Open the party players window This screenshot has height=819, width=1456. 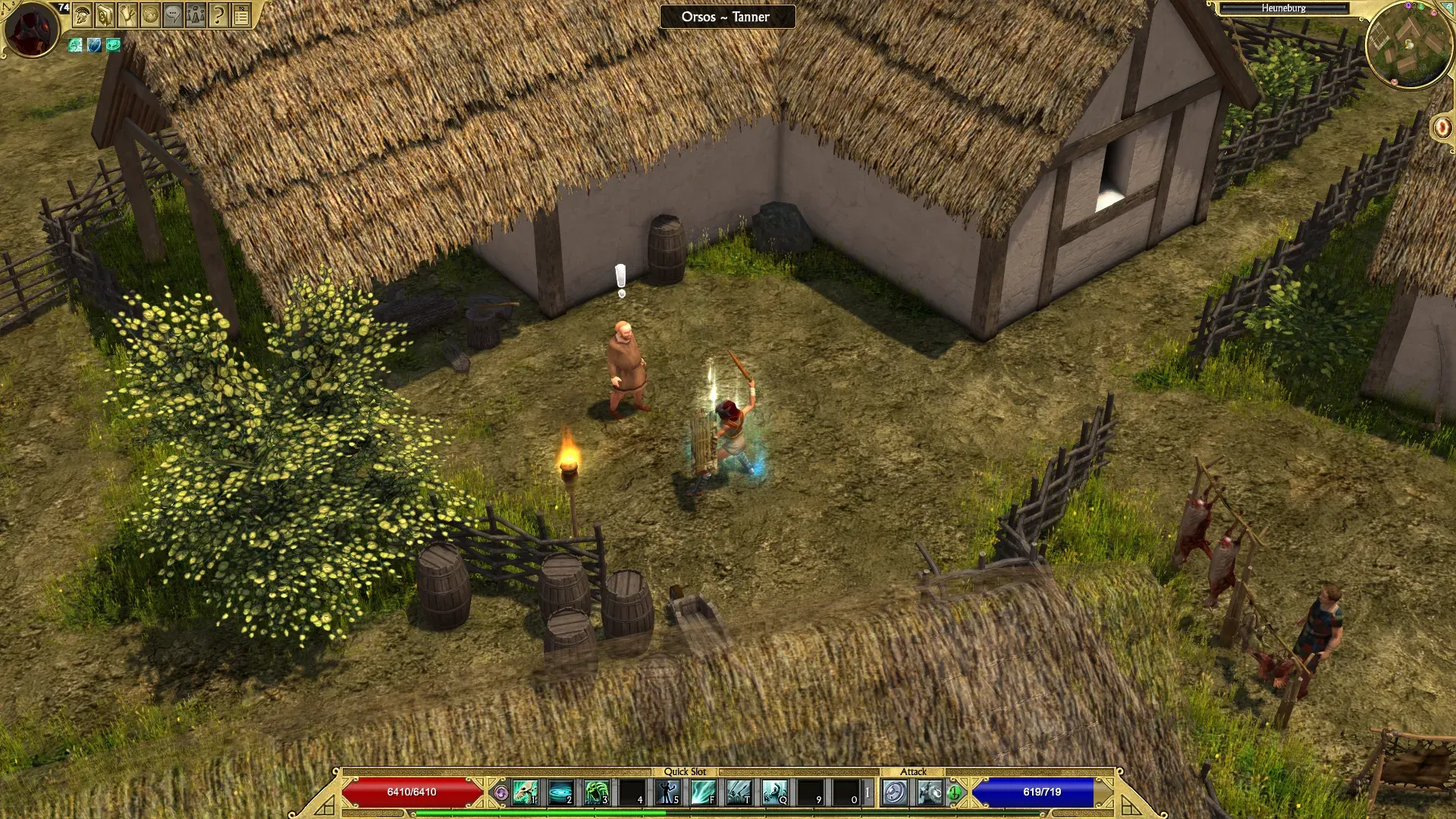click(196, 15)
